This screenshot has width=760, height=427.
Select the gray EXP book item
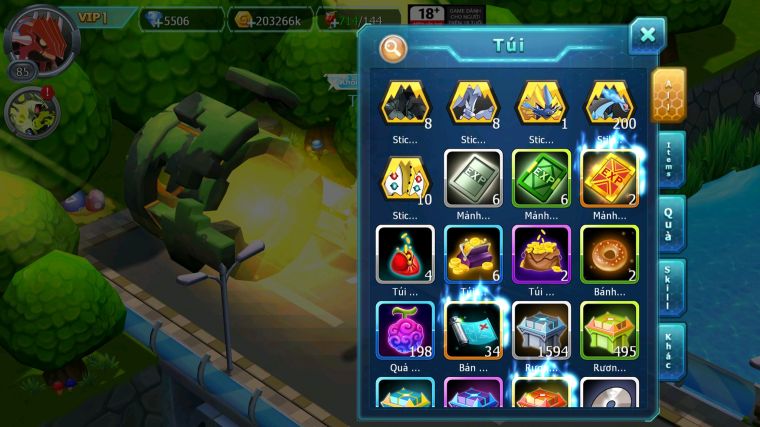(473, 179)
